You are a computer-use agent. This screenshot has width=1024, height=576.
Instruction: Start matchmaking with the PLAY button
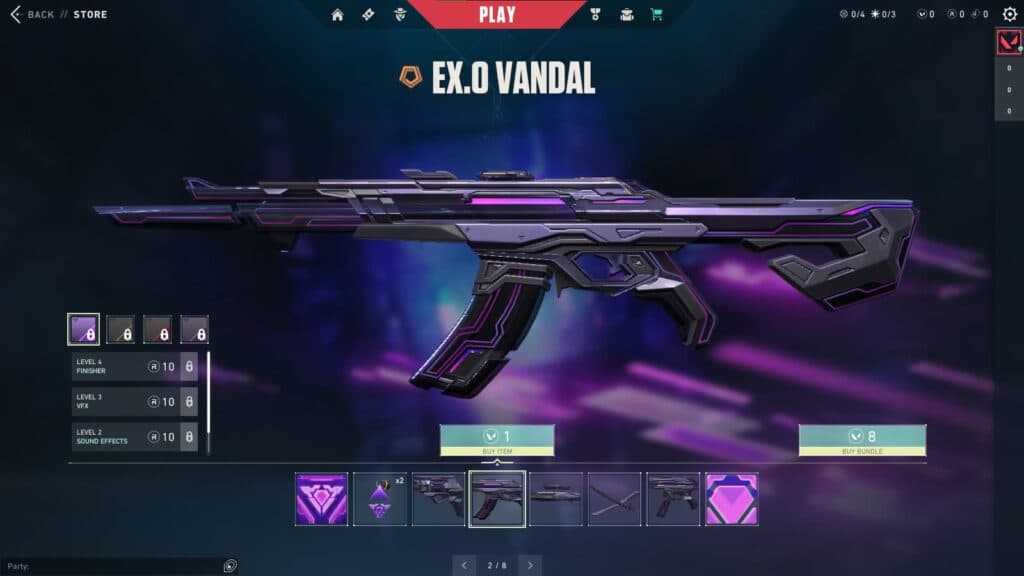(x=497, y=14)
